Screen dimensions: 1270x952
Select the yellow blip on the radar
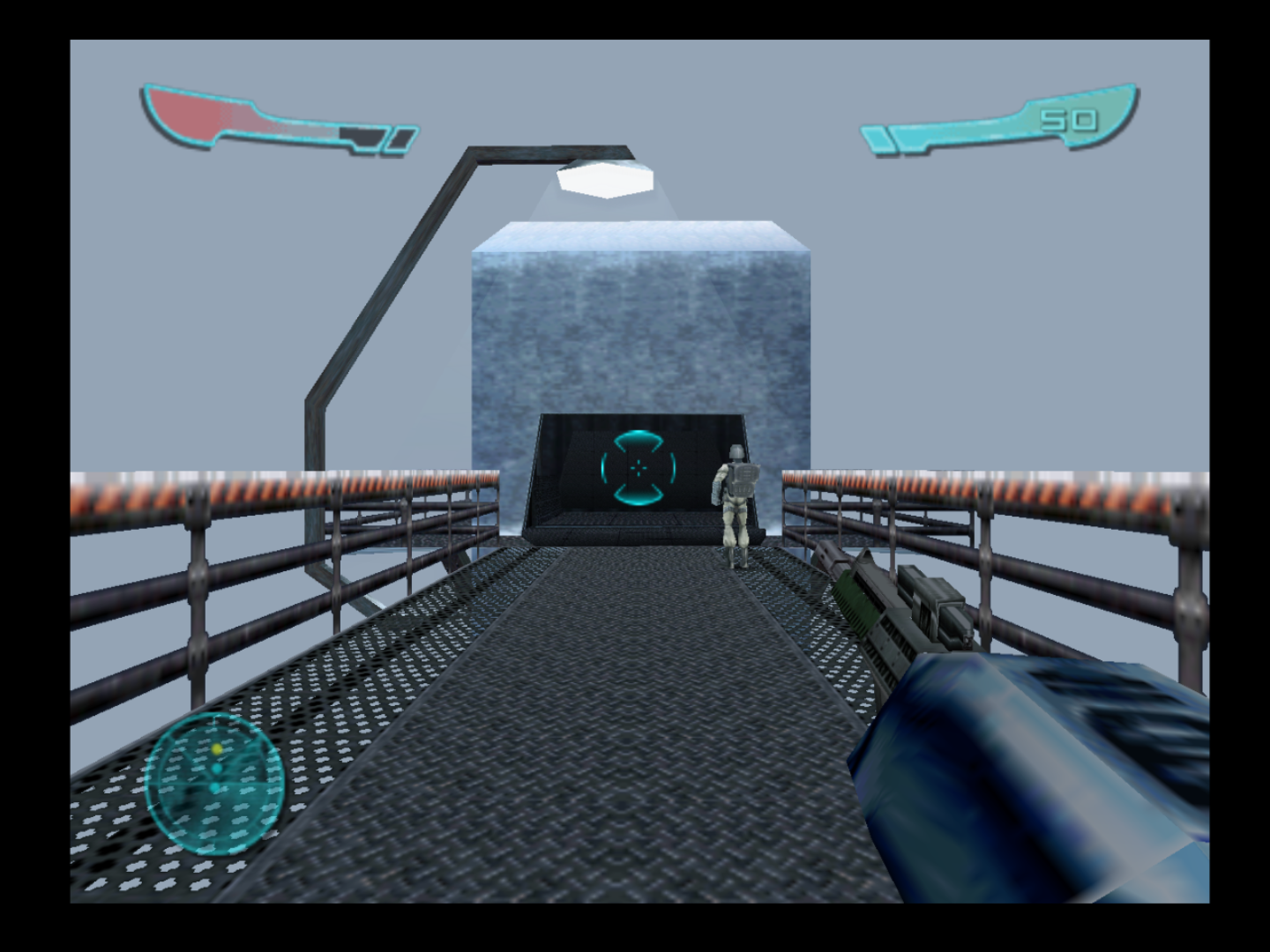[216, 749]
